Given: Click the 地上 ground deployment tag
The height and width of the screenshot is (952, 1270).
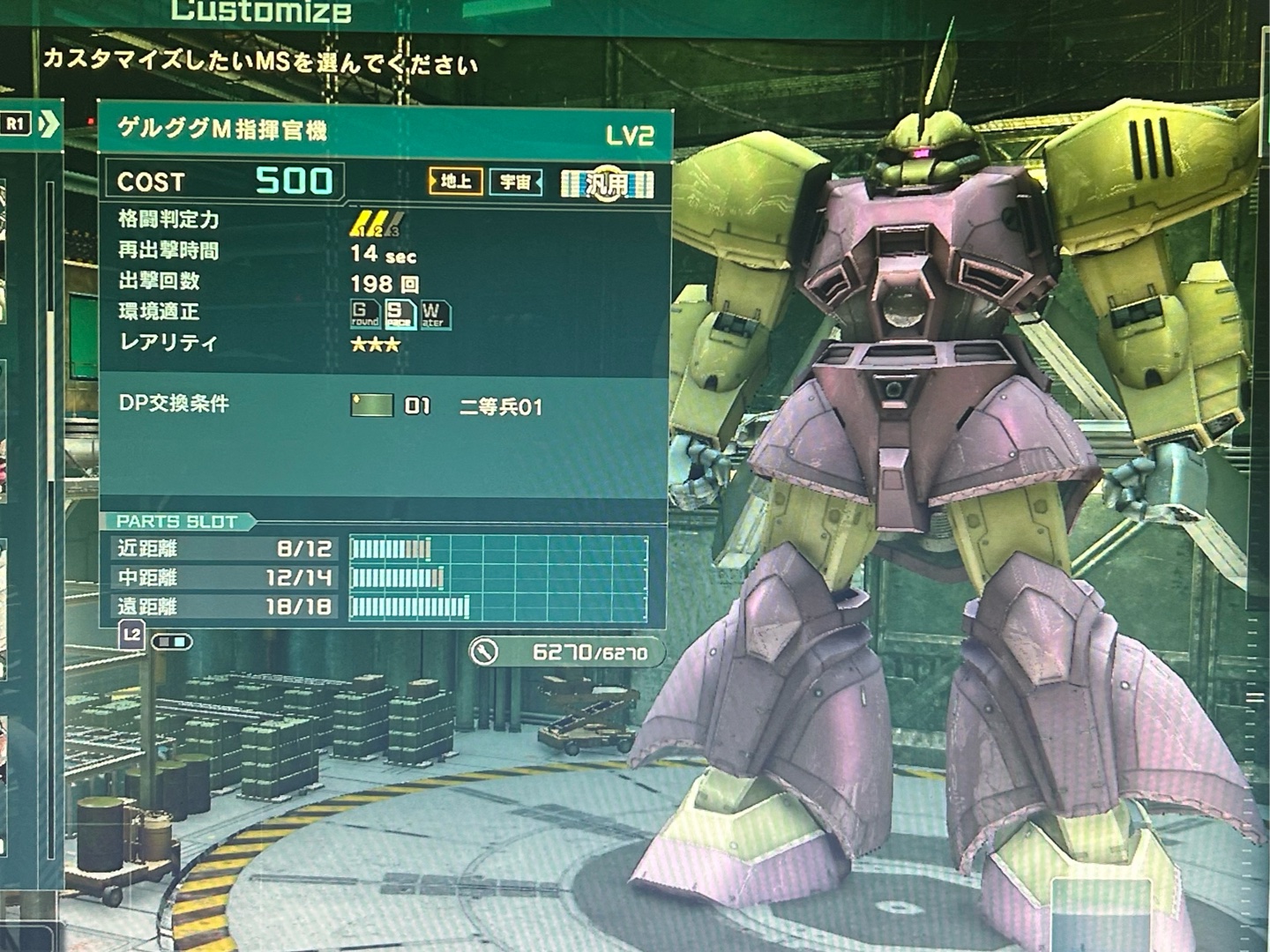Looking at the screenshot, I should click(455, 182).
